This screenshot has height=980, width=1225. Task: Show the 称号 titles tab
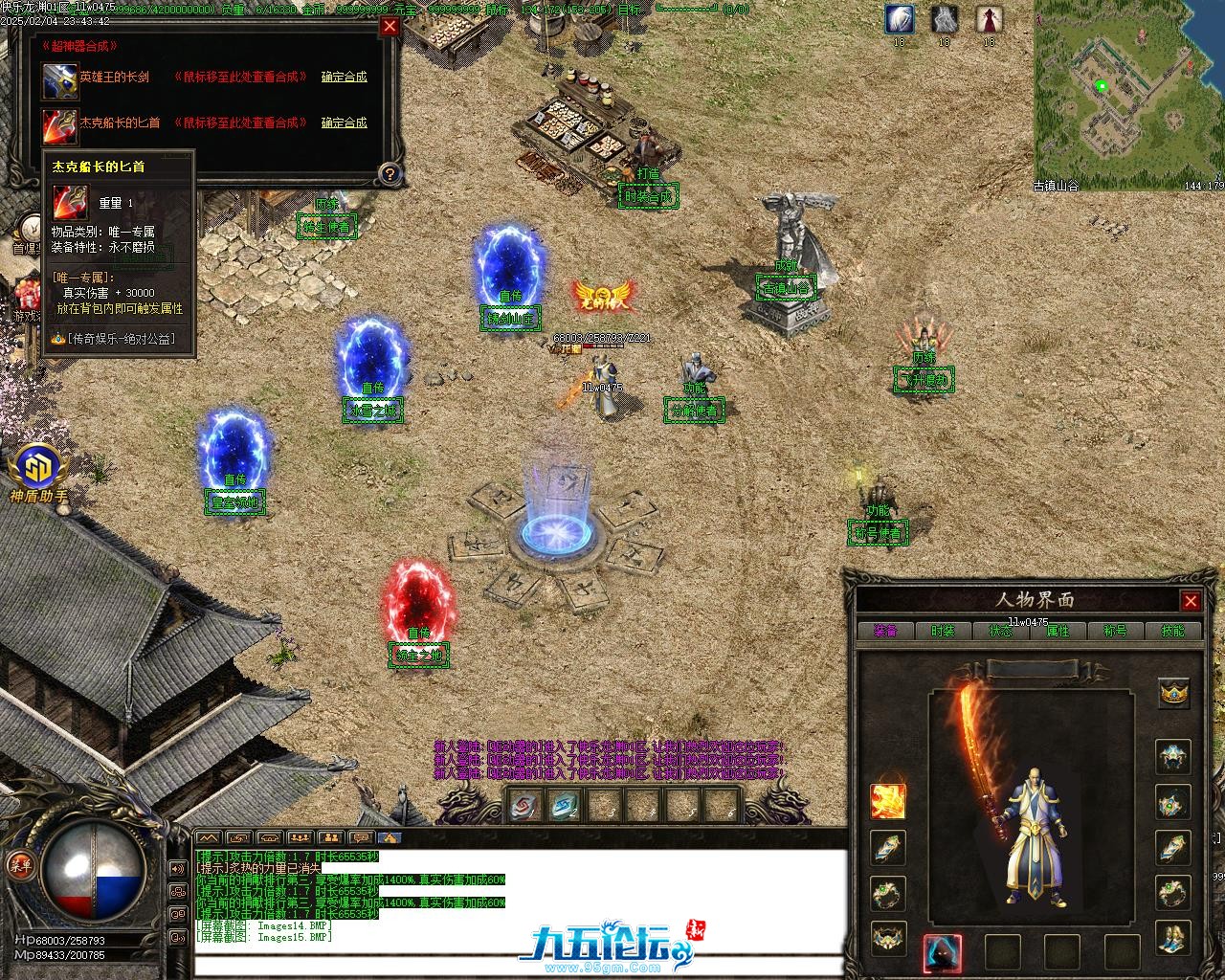pos(1115,631)
